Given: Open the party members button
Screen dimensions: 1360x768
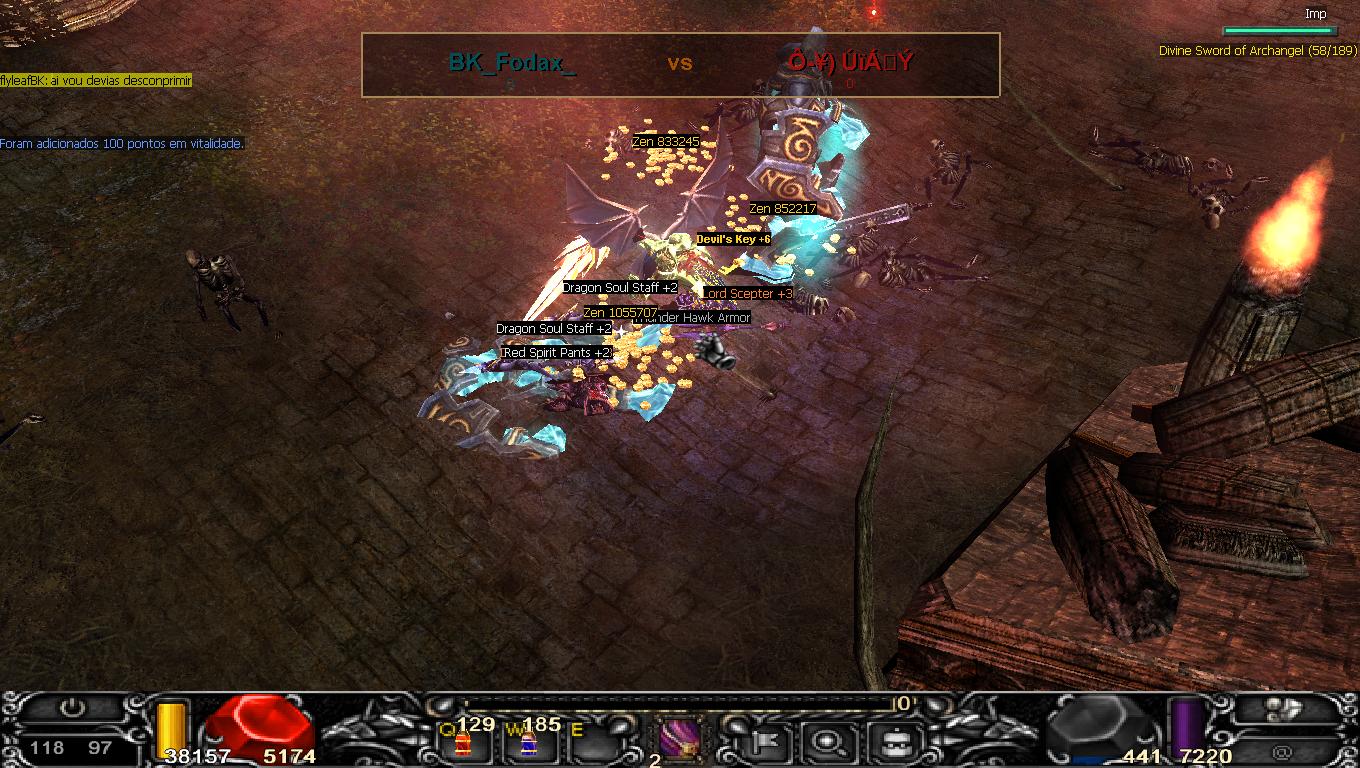Looking at the screenshot, I should tap(1283, 709).
